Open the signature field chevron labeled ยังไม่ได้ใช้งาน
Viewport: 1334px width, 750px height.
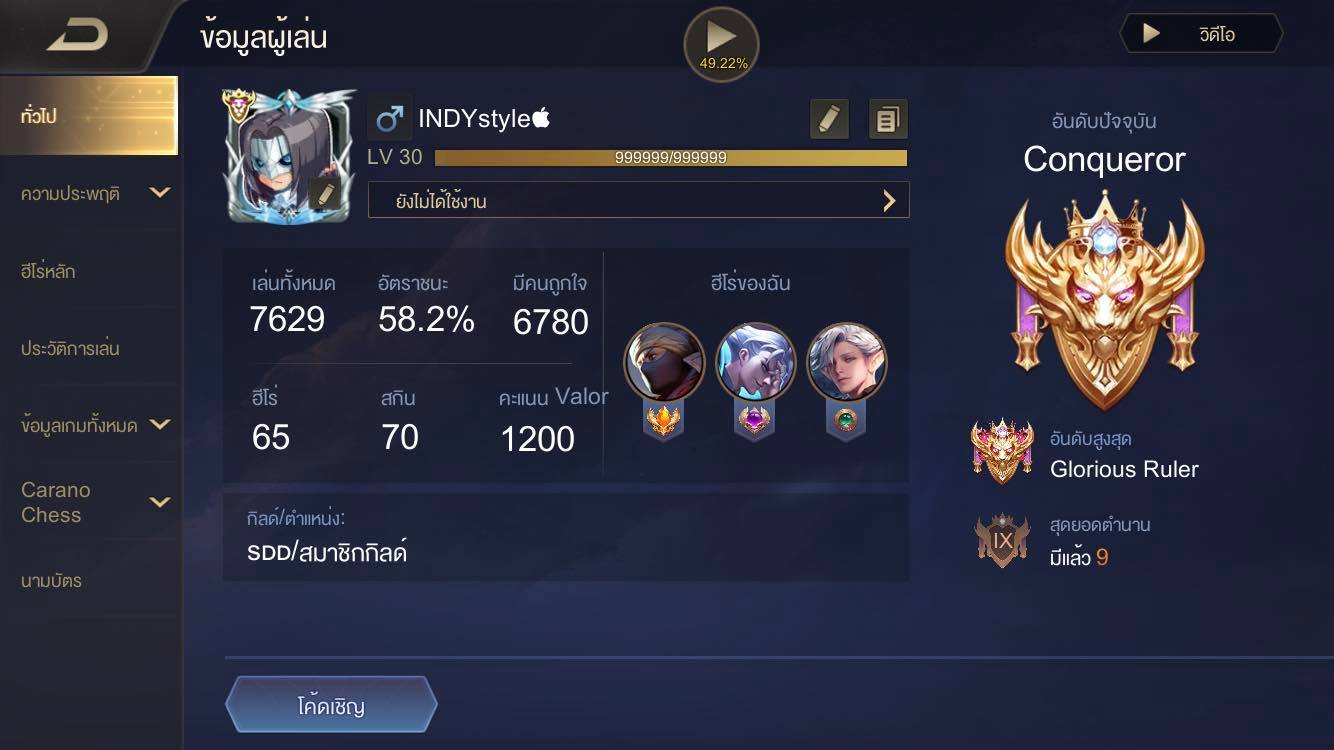(x=888, y=200)
